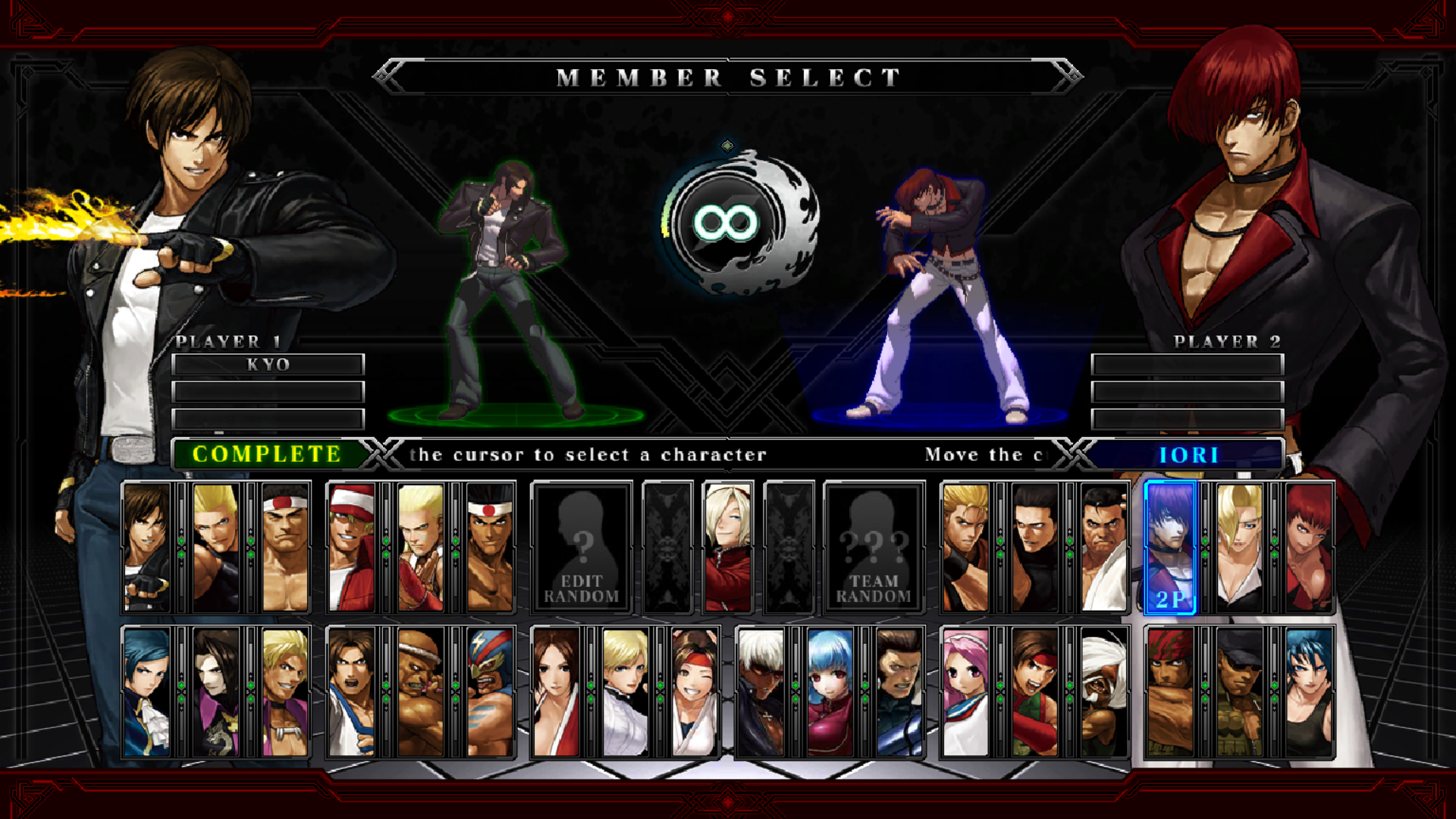Select Kyo's portrait in the roster
Viewport: 1456px width, 819px height.
tap(146, 546)
